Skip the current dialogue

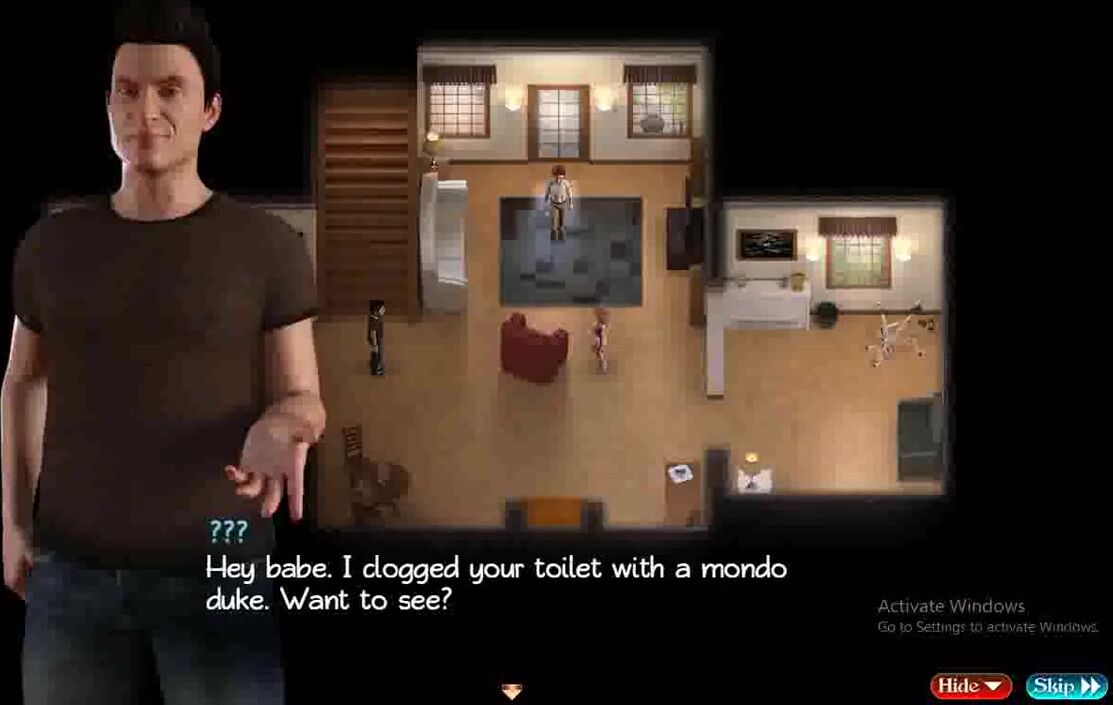tap(1066, 686)
